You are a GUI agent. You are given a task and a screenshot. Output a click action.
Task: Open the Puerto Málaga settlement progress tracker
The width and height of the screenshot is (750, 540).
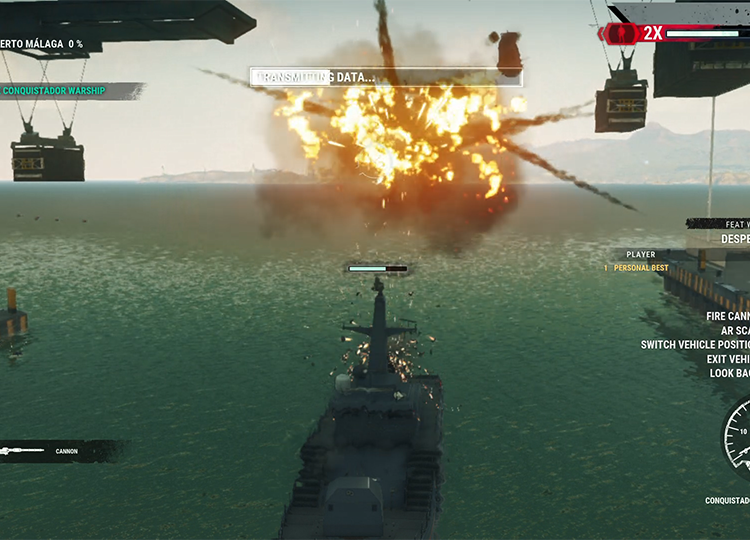point(42,44)
